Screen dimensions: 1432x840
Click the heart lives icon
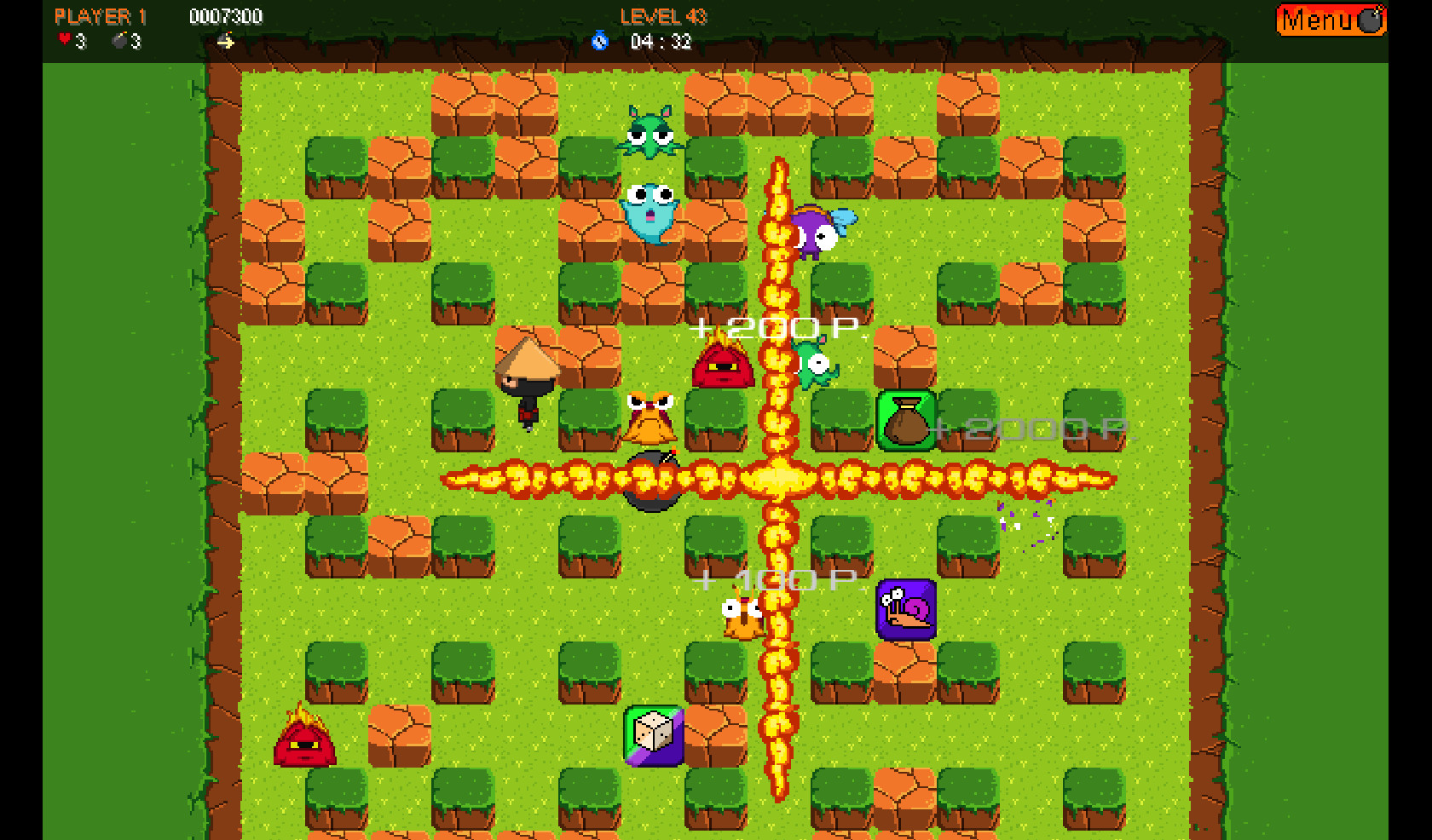(x=64, y=37)
